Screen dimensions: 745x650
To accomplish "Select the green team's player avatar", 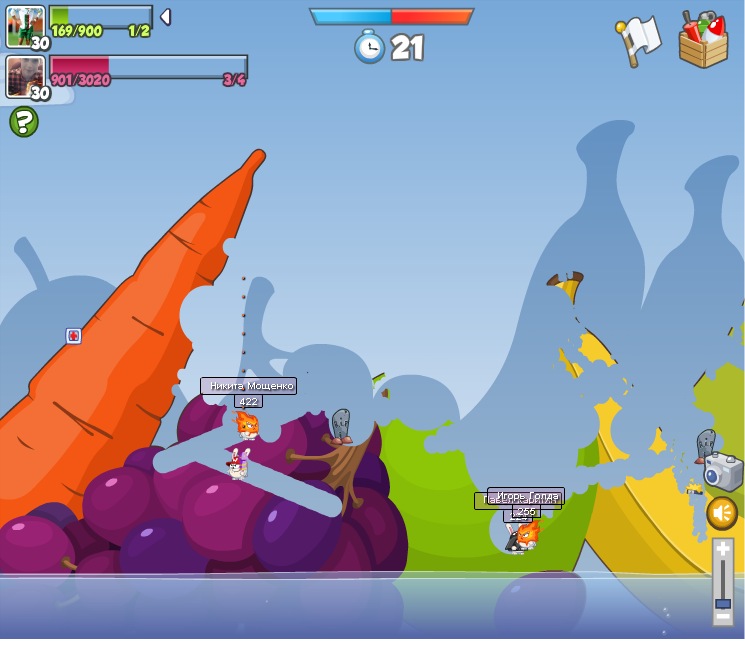I will click(25, 26).
